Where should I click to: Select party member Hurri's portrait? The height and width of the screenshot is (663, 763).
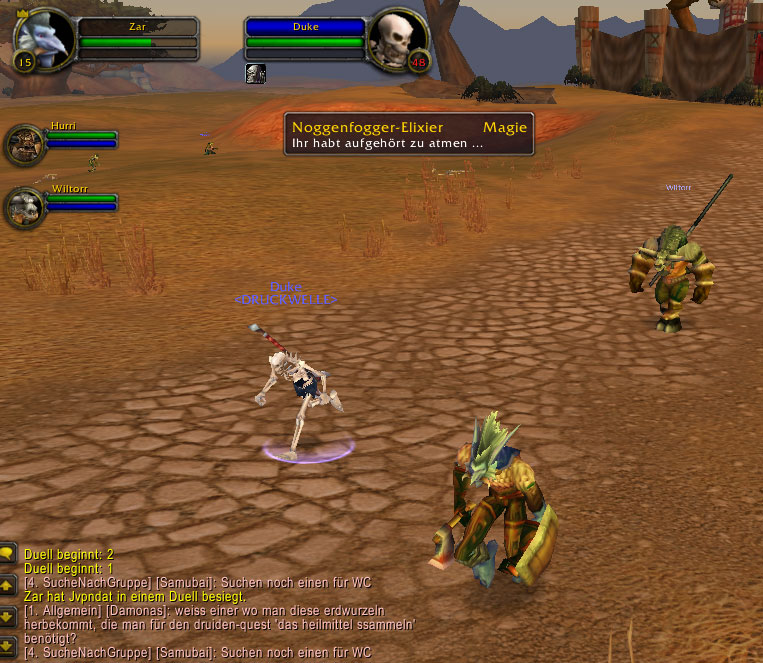click(23, 146)
